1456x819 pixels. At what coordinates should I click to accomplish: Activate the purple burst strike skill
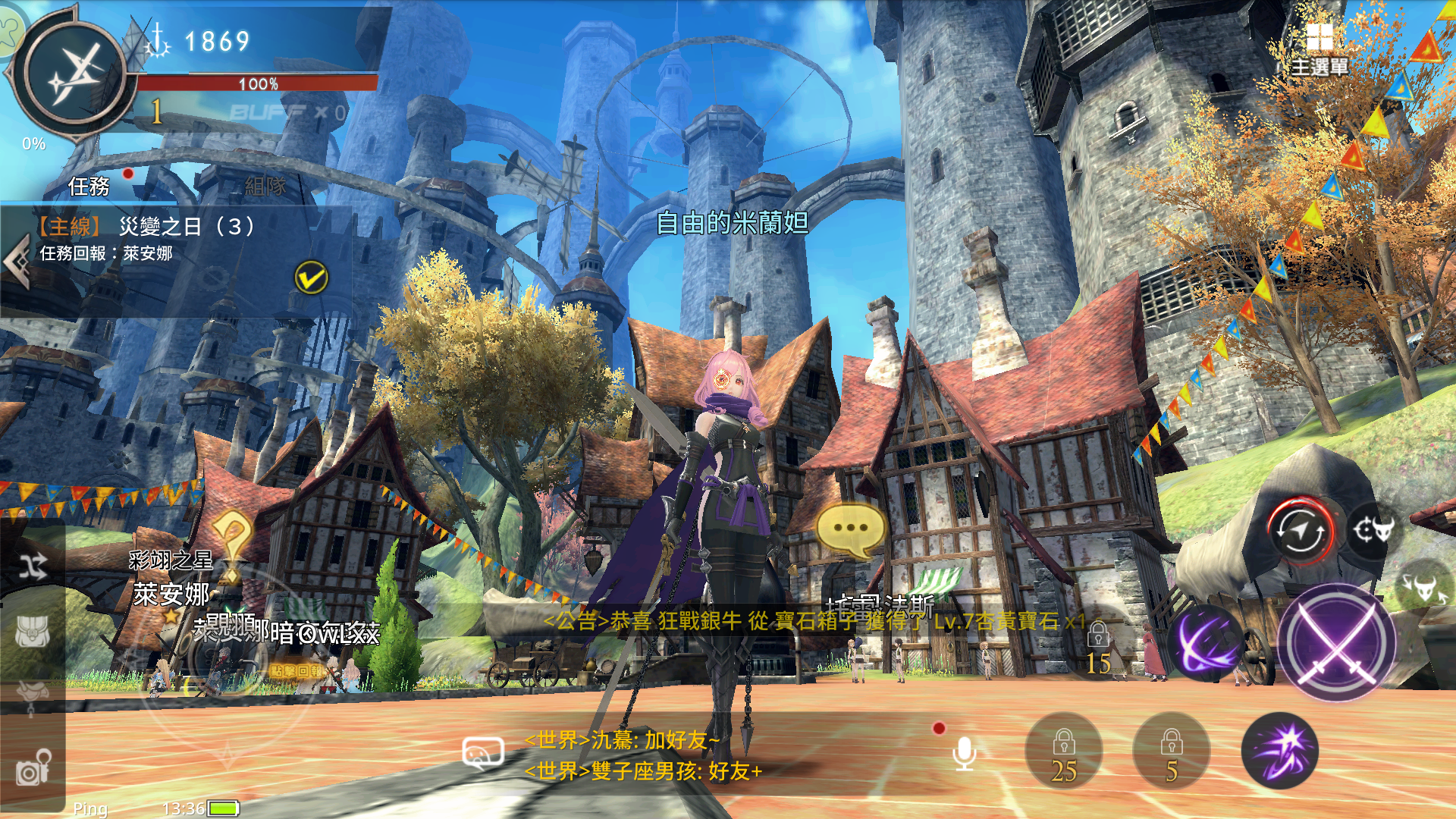[x=1280, y=751]
